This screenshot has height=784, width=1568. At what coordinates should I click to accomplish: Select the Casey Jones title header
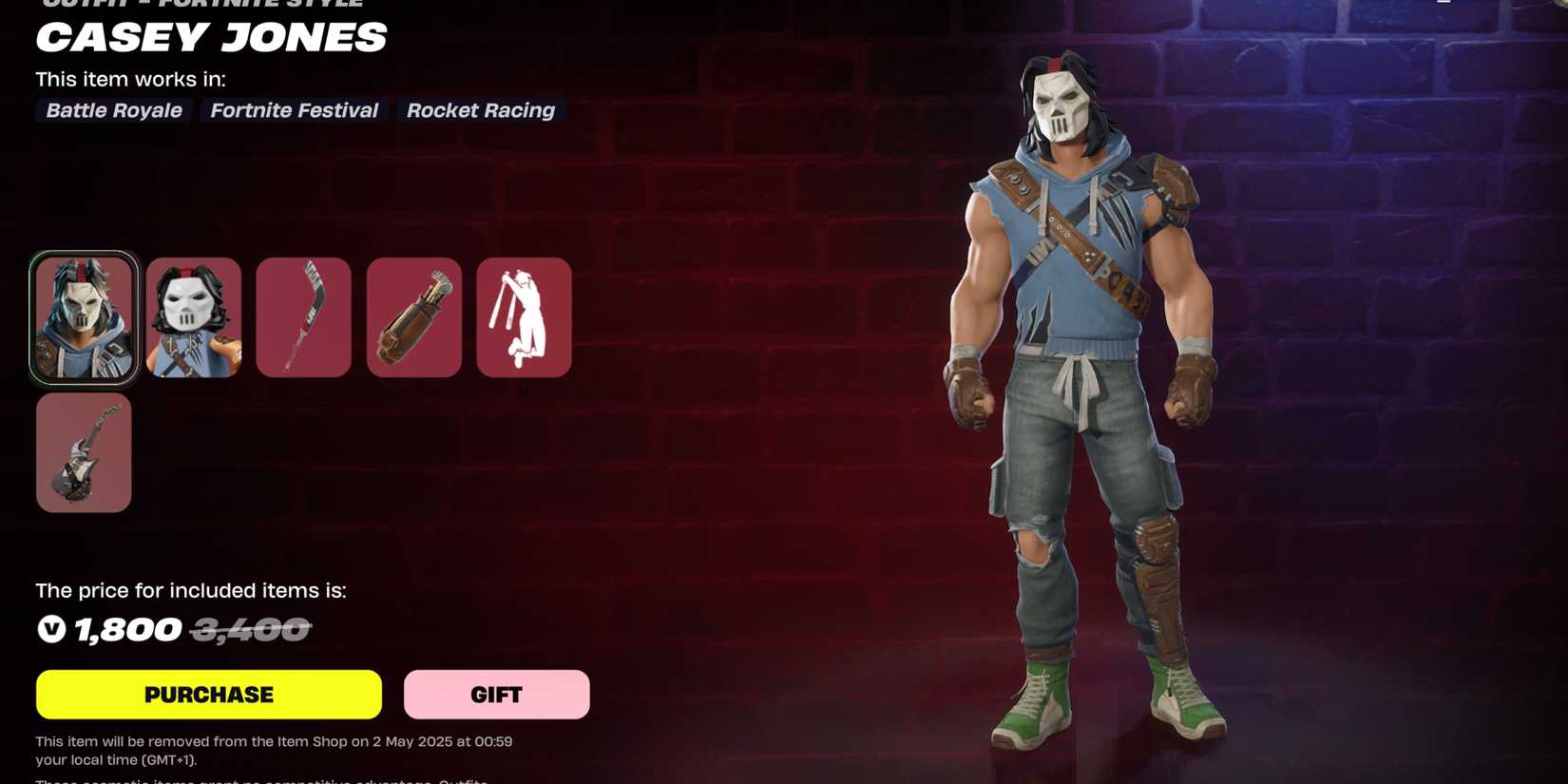click(x=211, y=38)
